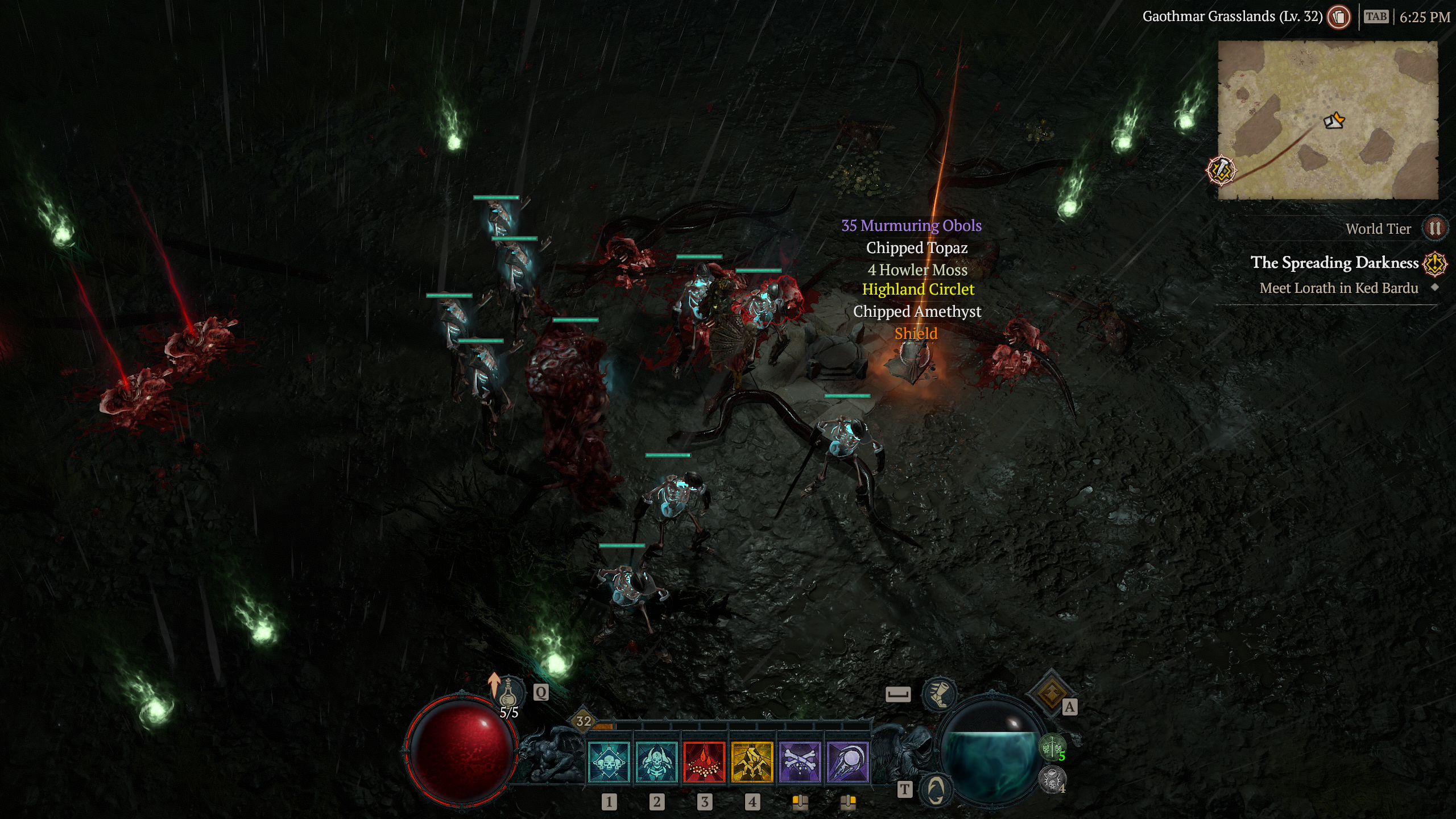Pick up the Highland Circlet label
Screen dimensions: 1456x819
pos(918,289)
